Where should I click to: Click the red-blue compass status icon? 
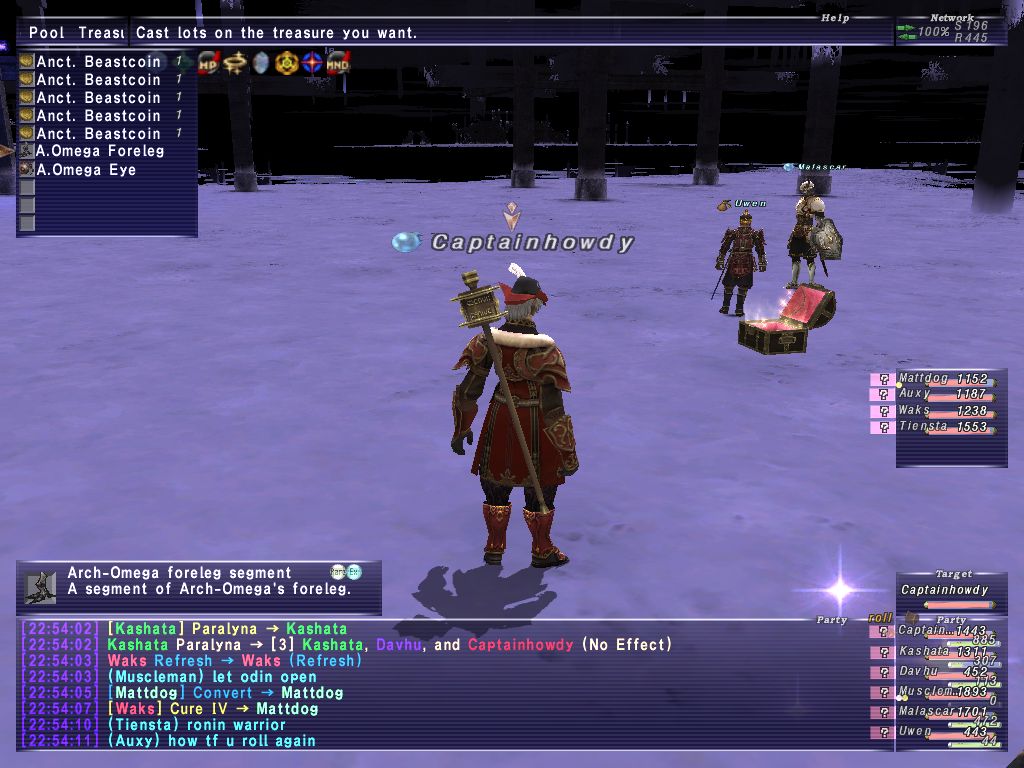click(x=313, y=63)
